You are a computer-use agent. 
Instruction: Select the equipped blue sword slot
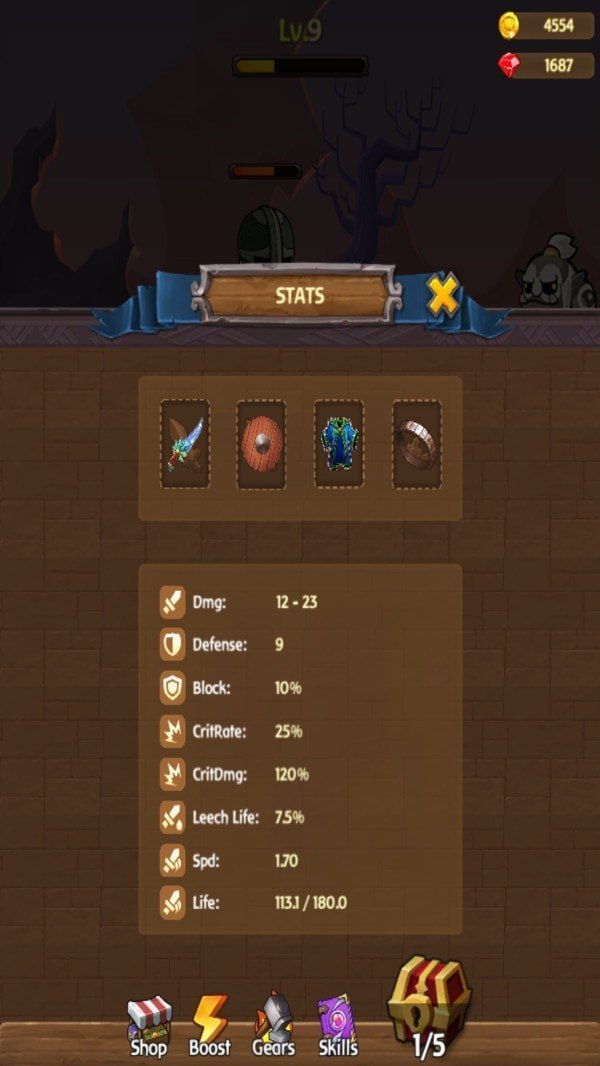(x=185, y=444)
